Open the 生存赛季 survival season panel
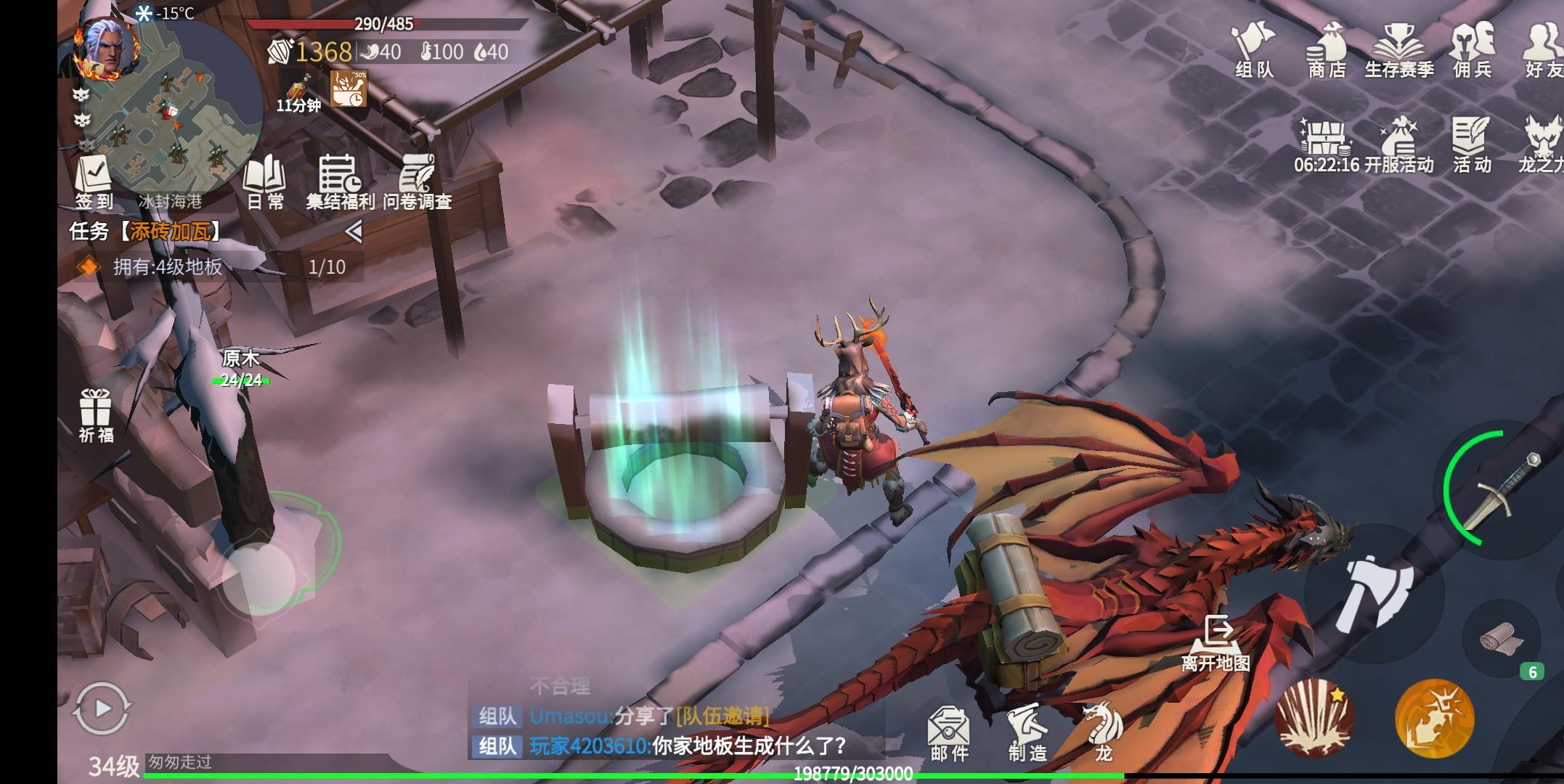This screenshot has width=1564, height=784. 1399,49
